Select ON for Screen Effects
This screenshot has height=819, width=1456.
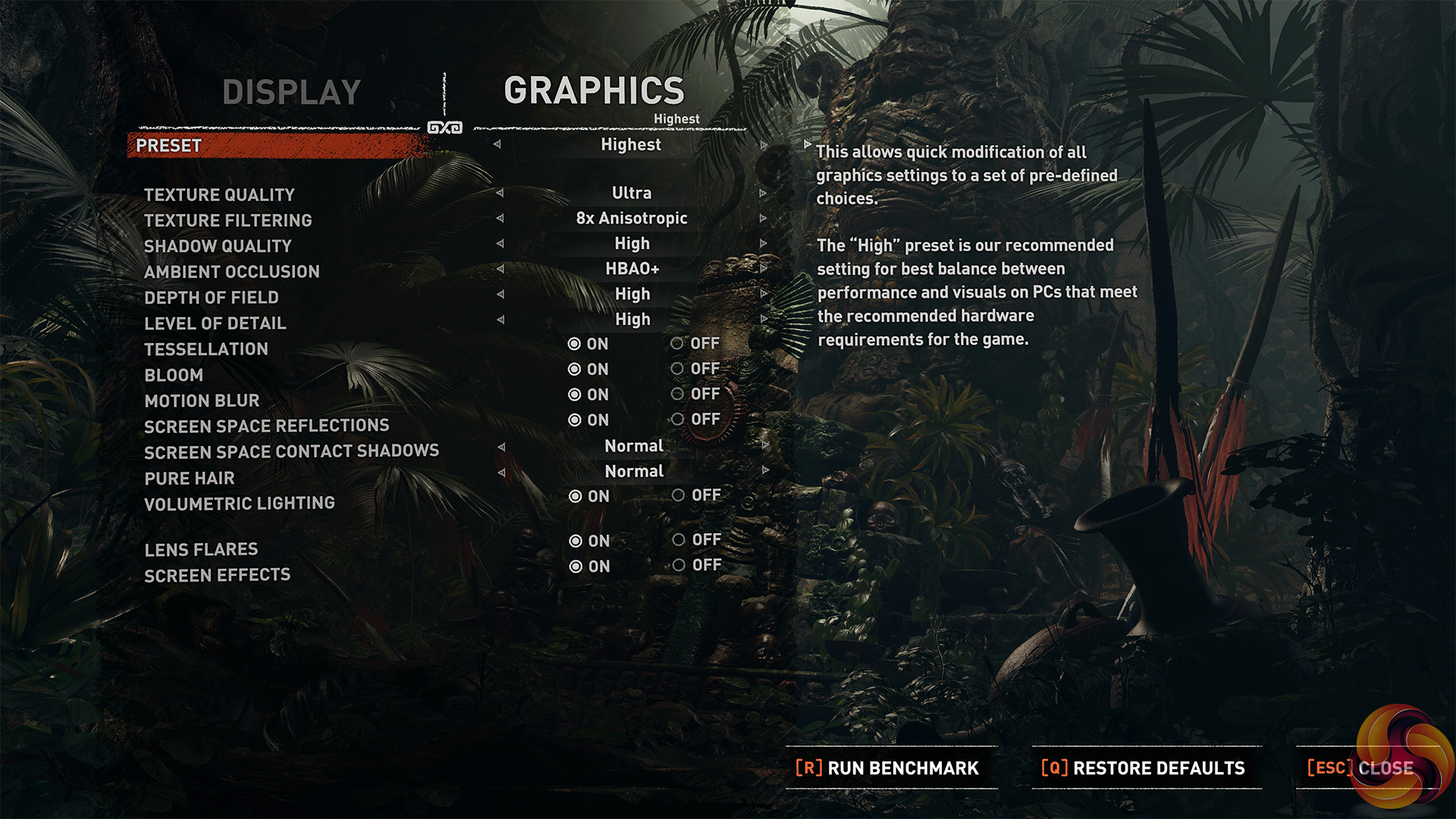576,566
